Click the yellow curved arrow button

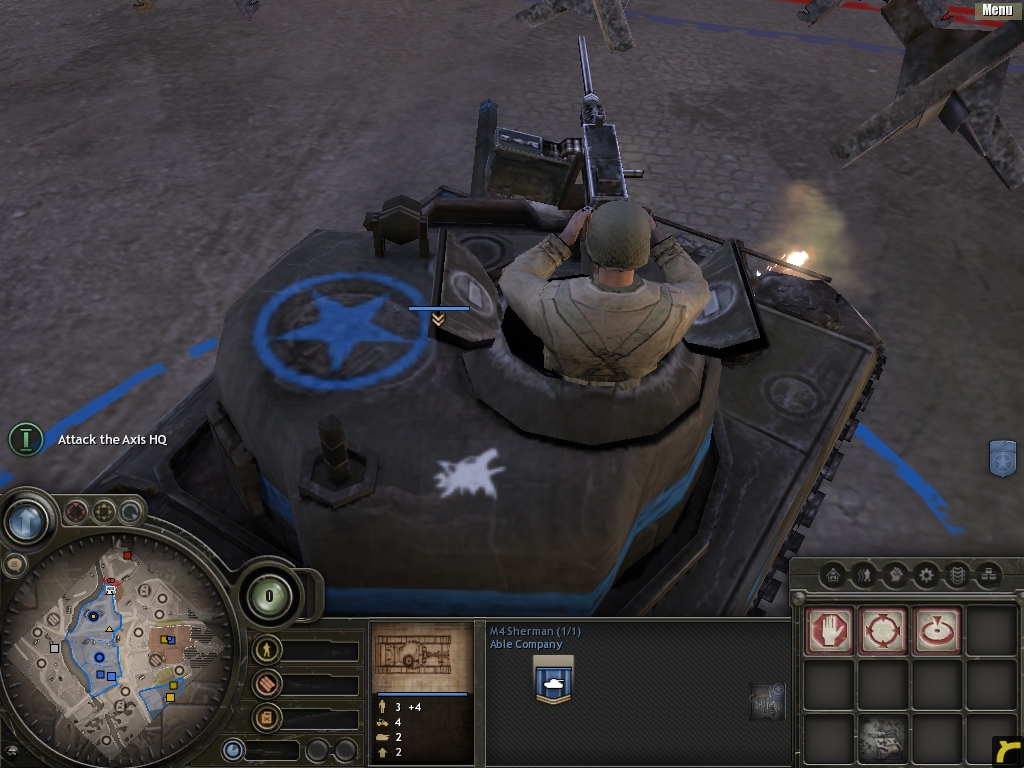tap(1007, 751)
